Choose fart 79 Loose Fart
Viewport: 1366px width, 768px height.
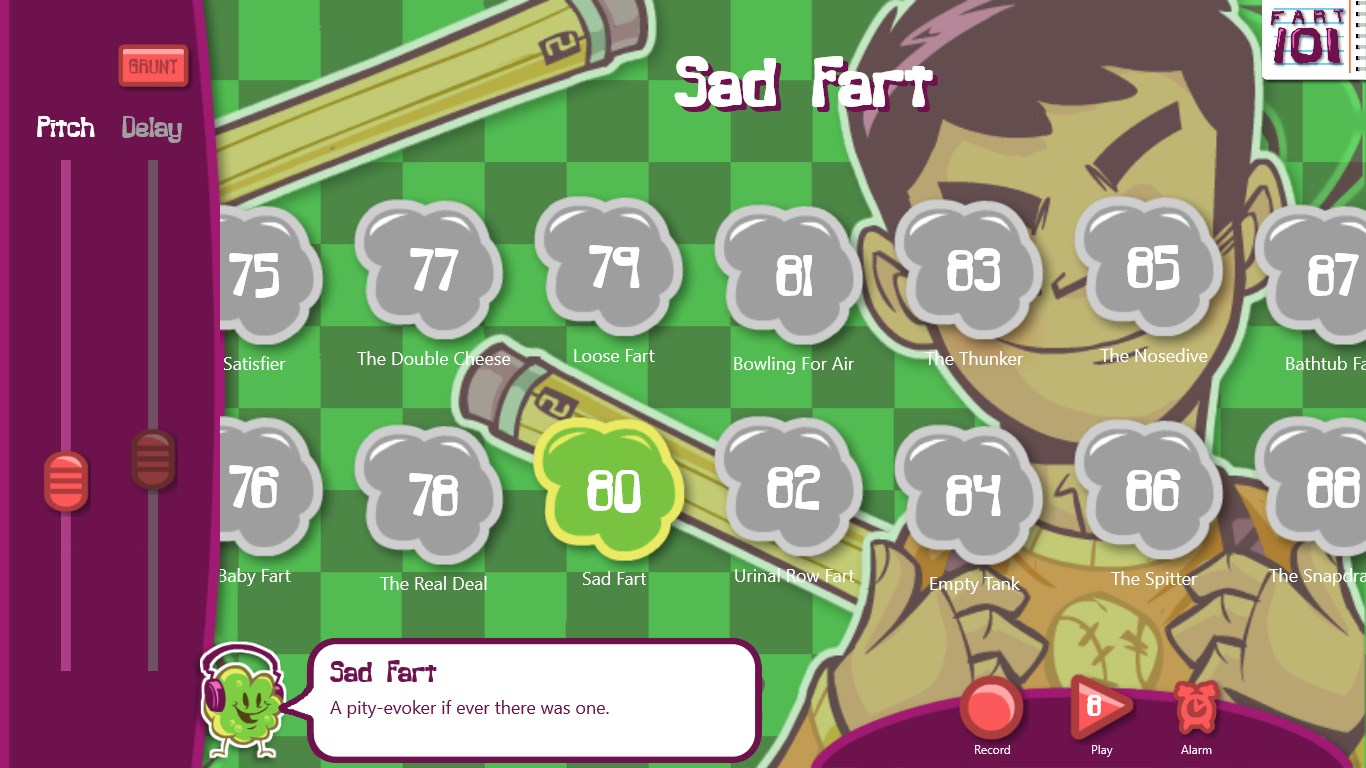tap(613, 267)
